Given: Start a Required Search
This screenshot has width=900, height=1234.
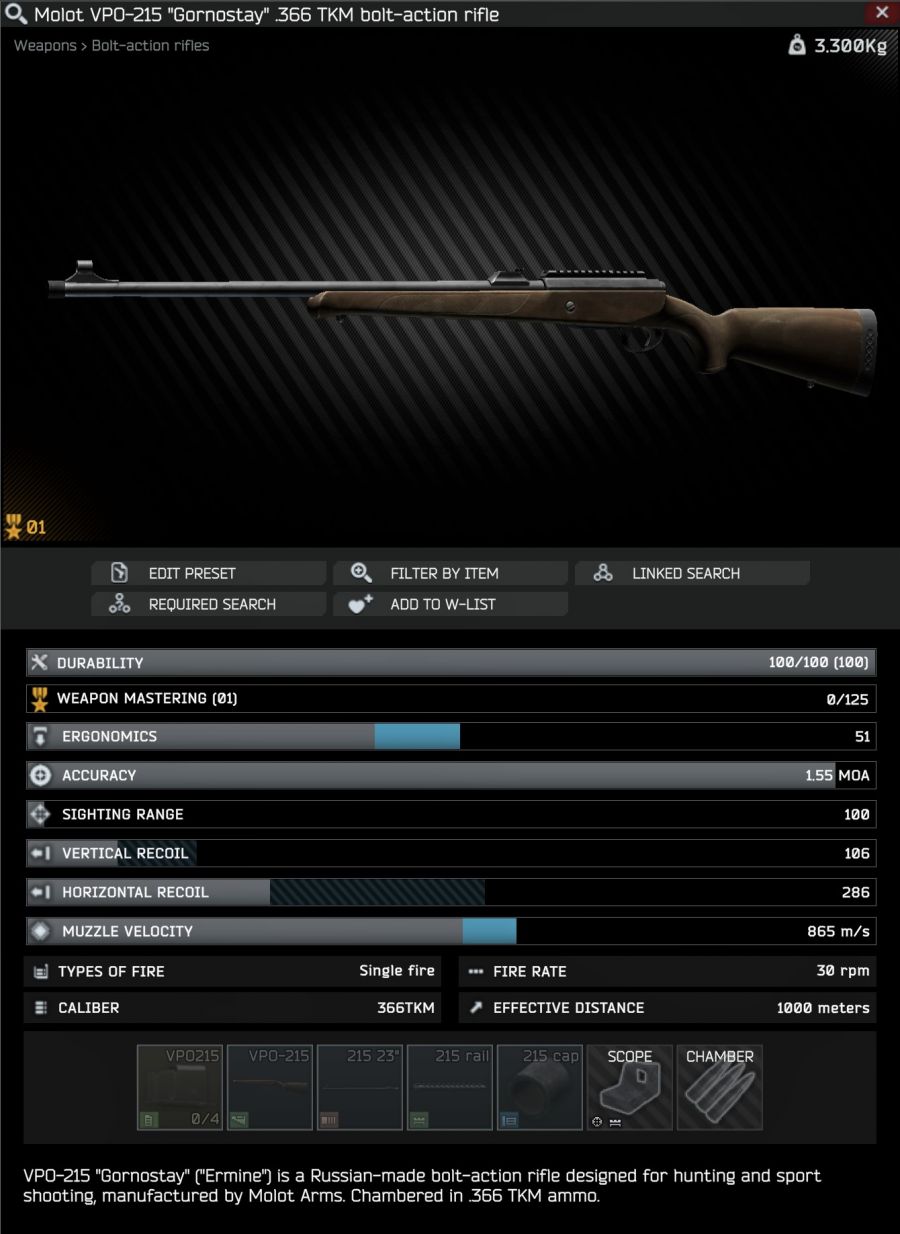Looking at the screenshot, I should click(209, 604).
